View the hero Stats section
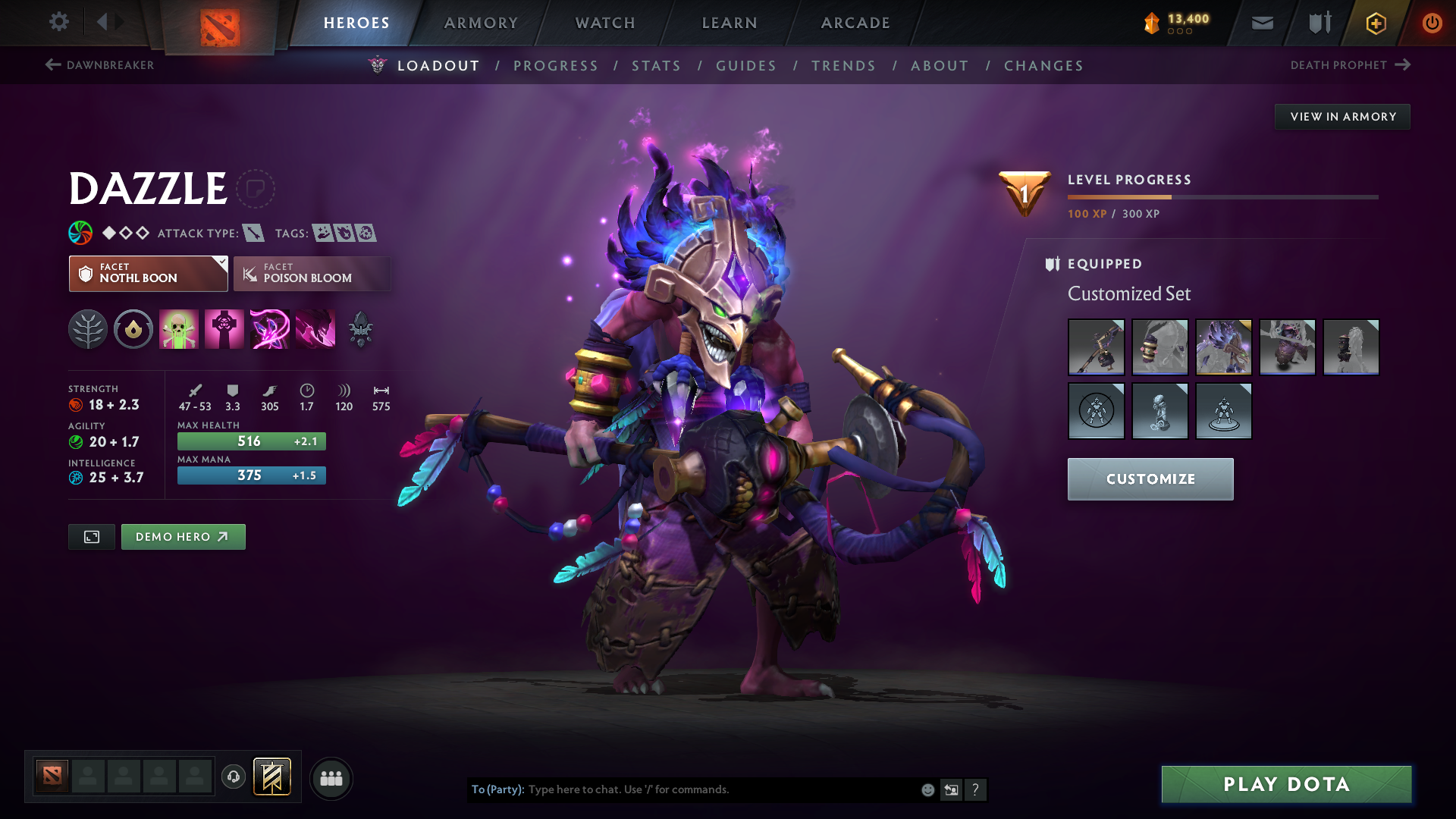This screenshot has height=819, width=1456. (x=656, y=66)
